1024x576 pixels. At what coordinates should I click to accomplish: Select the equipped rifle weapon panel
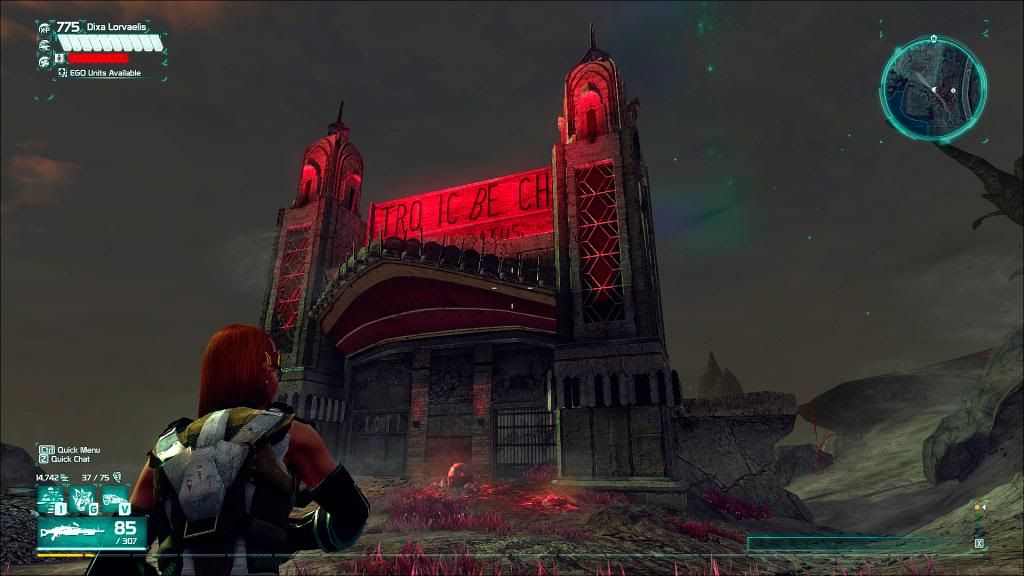[x=91, y=533]
